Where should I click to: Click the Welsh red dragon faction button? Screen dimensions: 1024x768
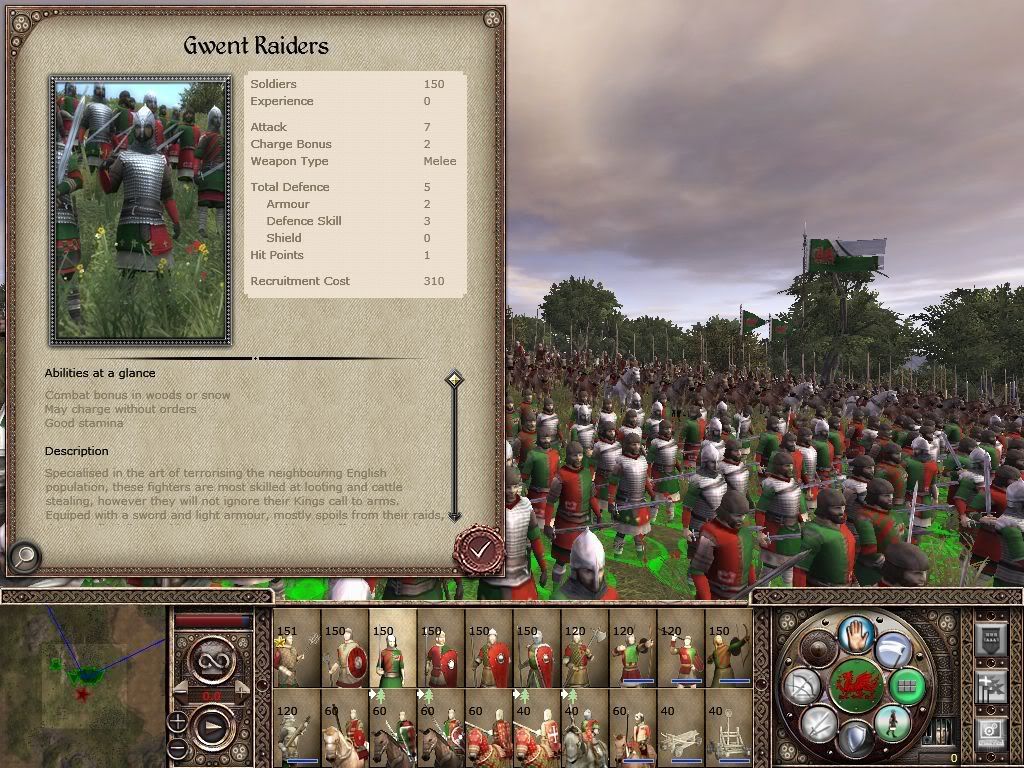pyautogui.click(x=855, y=685)
